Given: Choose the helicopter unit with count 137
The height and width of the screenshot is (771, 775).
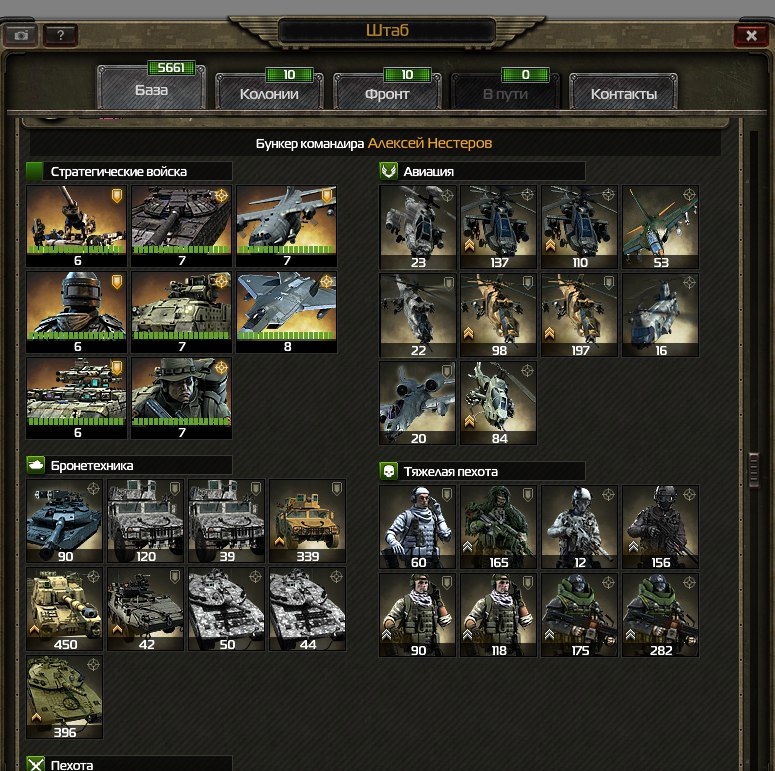Looking at the screenshot, I should click(498, 227).
